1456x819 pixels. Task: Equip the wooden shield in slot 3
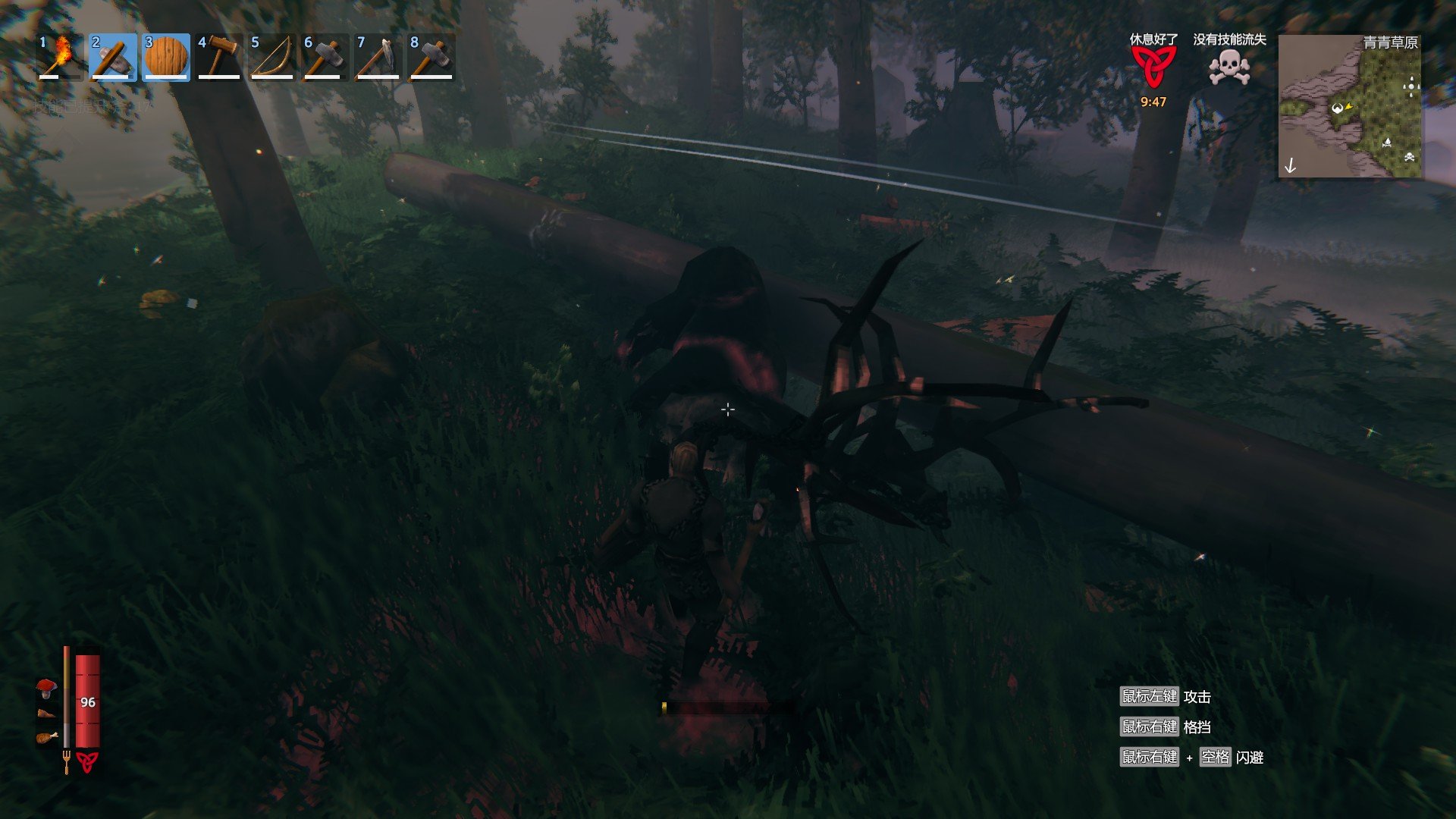tap(165, 57)
